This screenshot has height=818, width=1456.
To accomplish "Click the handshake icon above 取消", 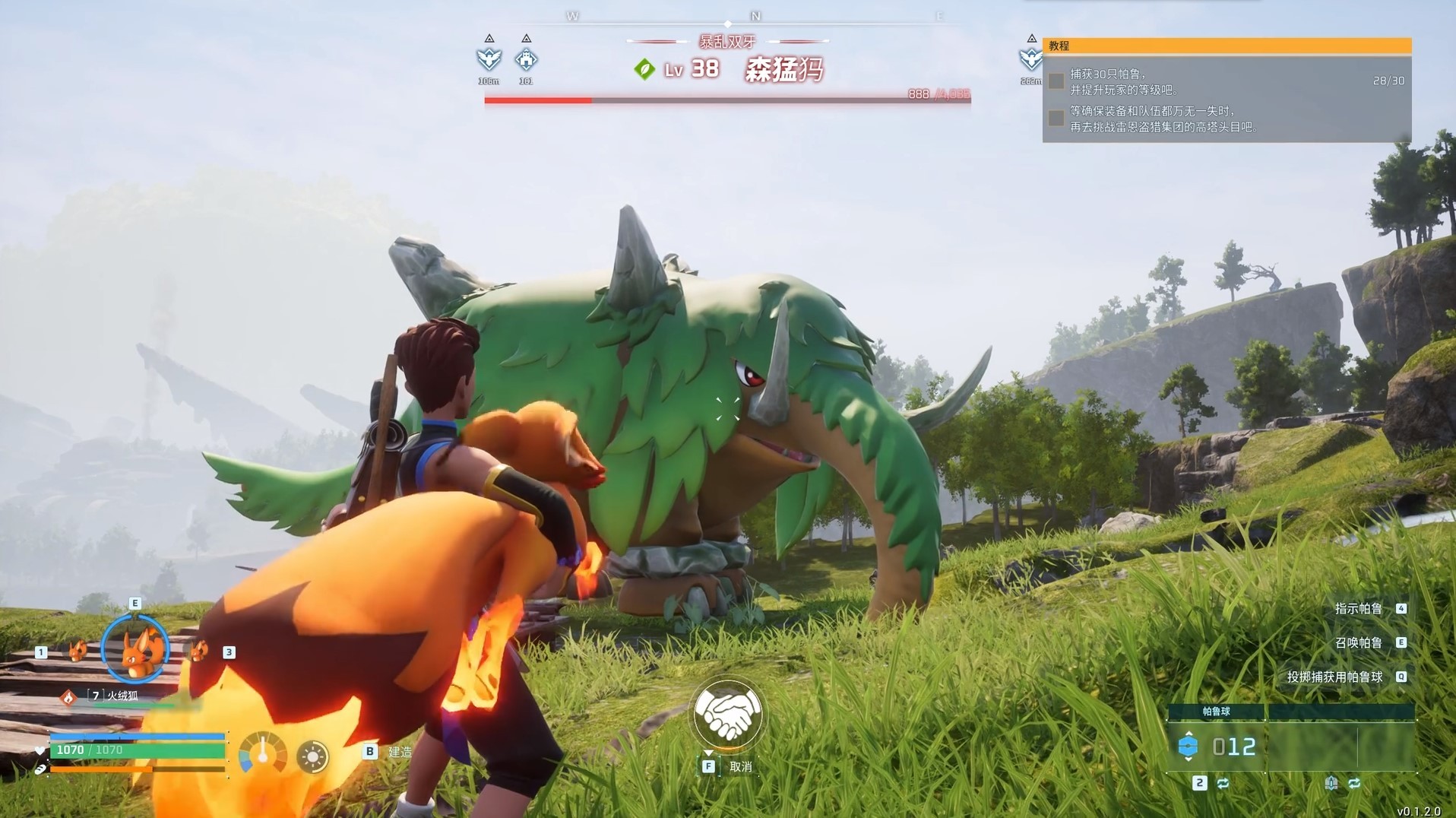I will click(727, 714).
